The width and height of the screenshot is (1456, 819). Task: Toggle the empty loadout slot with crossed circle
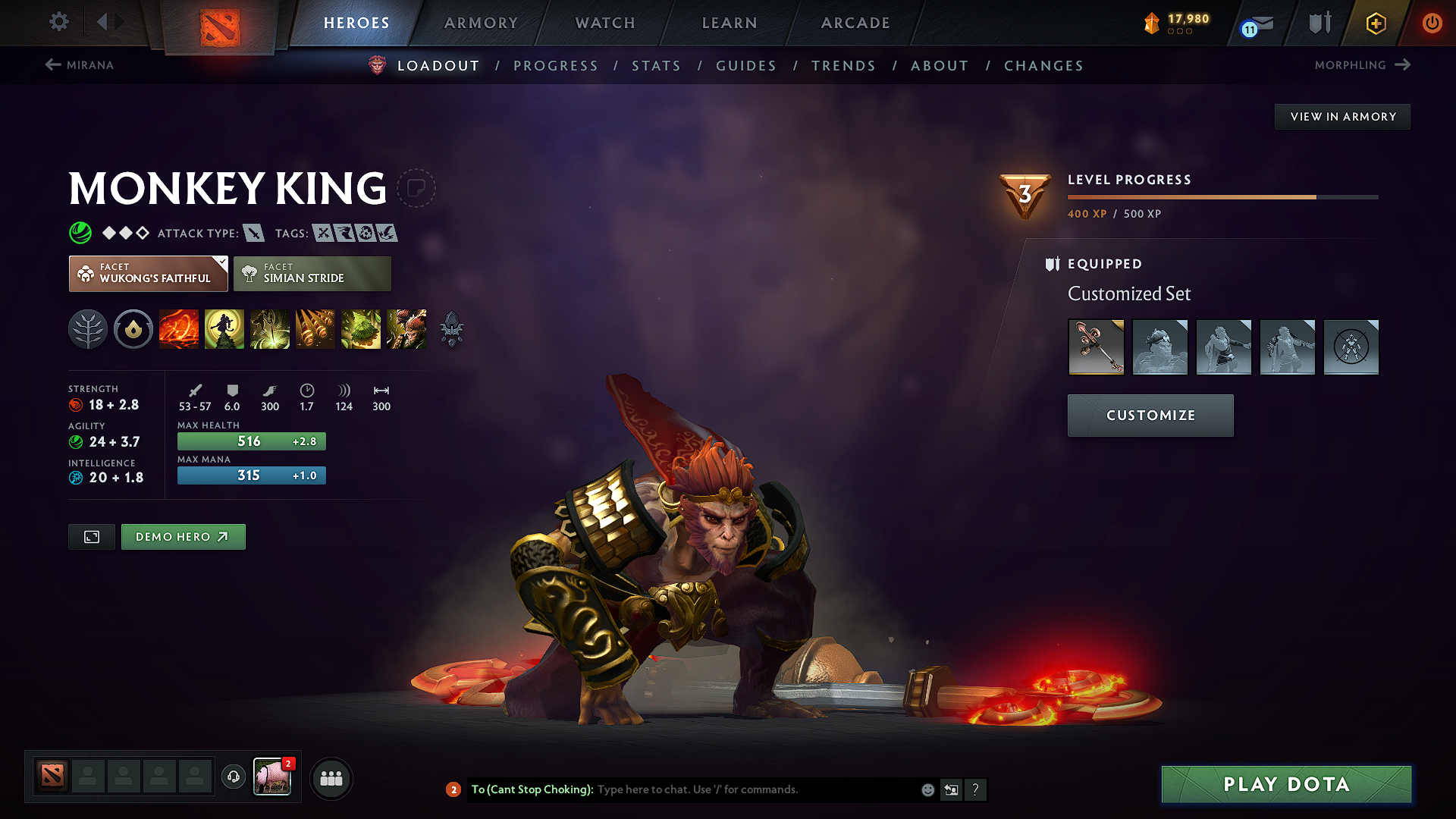click(1351, 347)
